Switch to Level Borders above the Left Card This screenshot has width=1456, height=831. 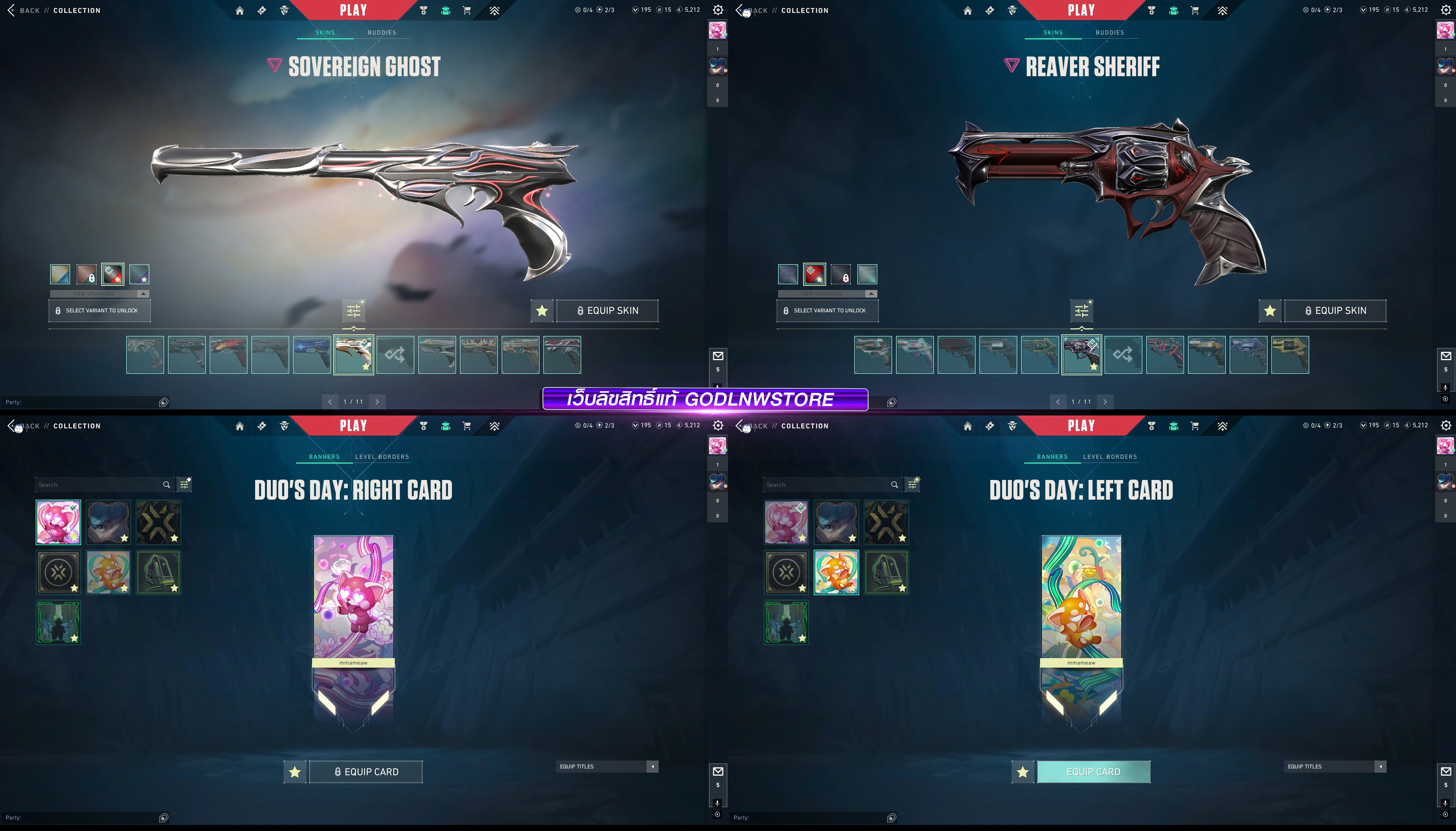pos(1109,456)
